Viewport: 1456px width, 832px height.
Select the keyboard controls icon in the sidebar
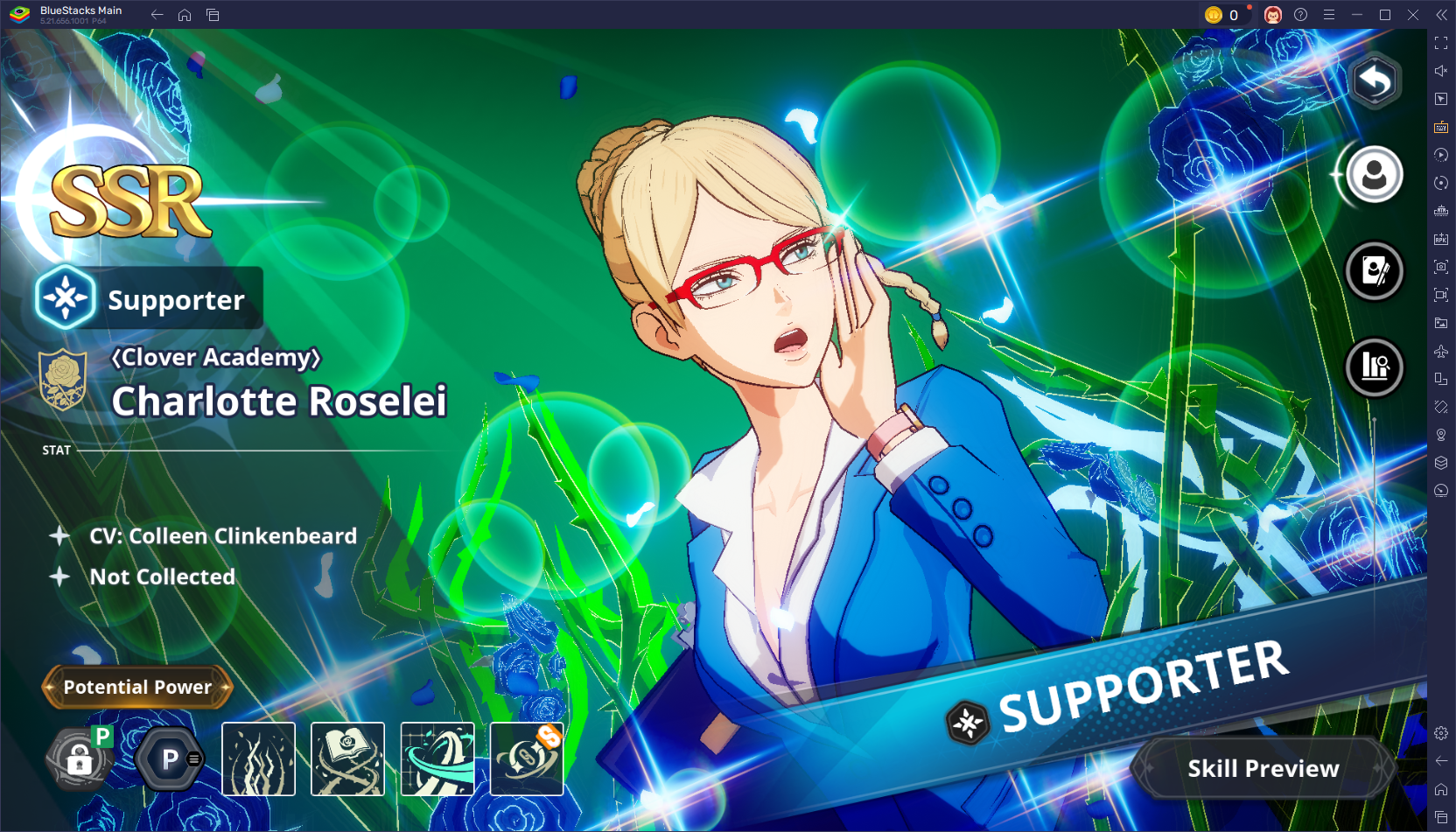[x=1441, y=127]
